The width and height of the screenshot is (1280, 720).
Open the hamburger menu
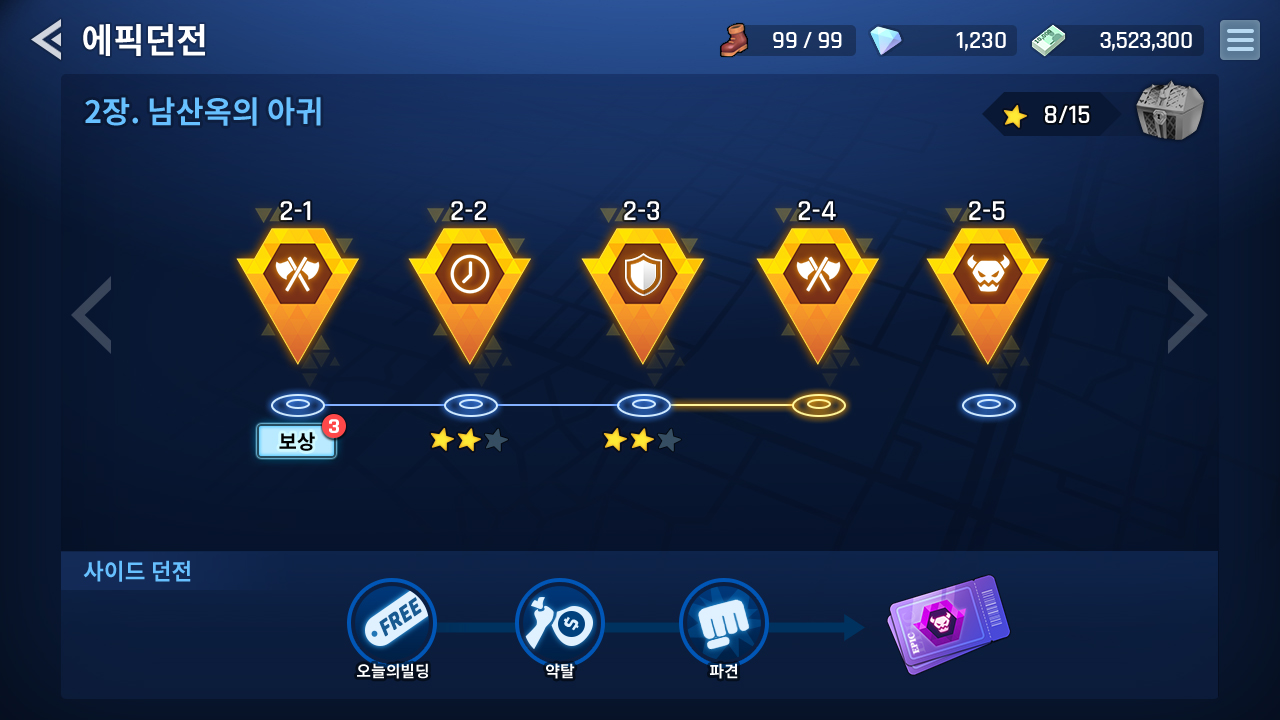(x=1239, y=40)
